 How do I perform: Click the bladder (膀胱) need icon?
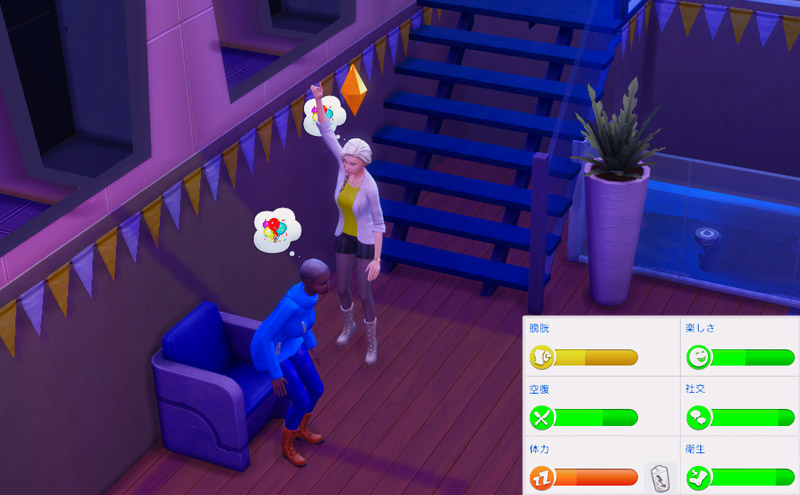coord(541,357)
